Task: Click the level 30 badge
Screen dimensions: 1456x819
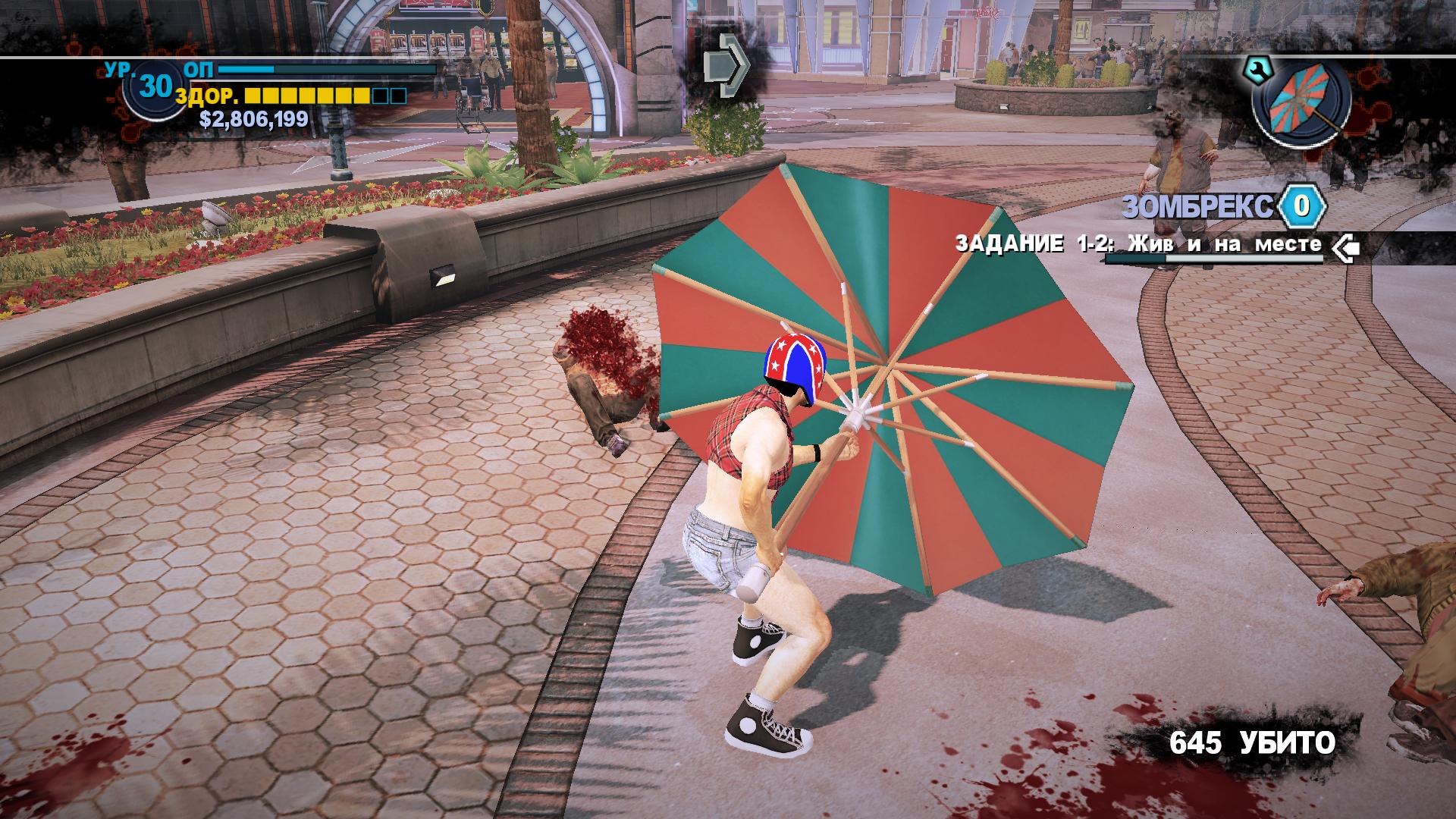Action: [154, 88]
